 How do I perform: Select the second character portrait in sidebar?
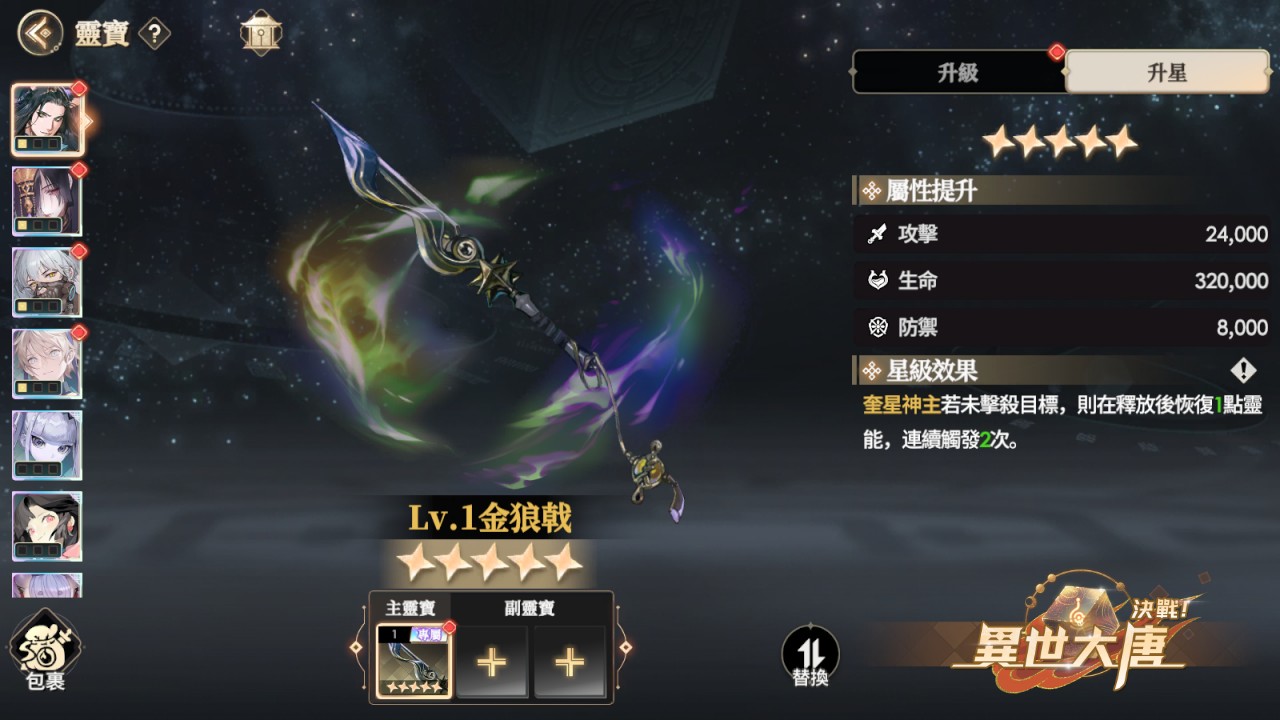click(47, 200)
